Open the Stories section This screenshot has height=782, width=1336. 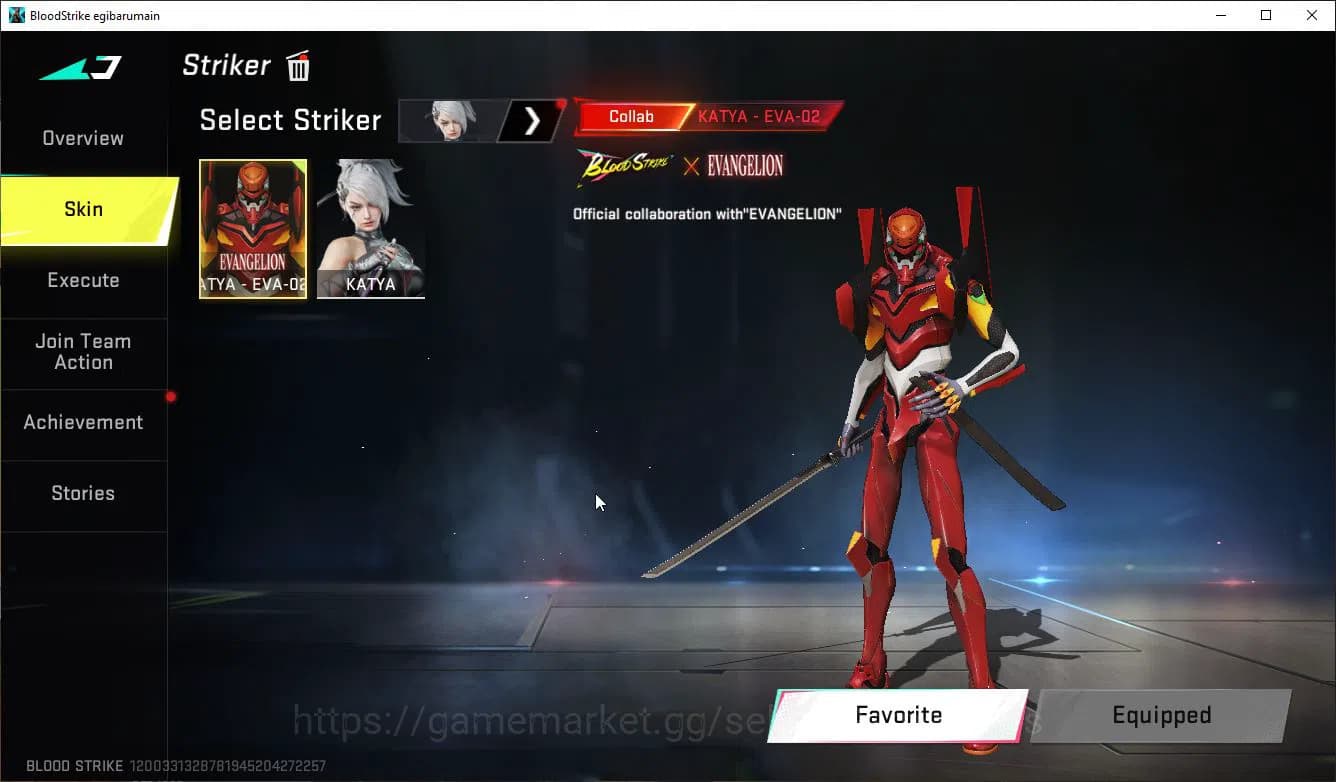point(83,493)
